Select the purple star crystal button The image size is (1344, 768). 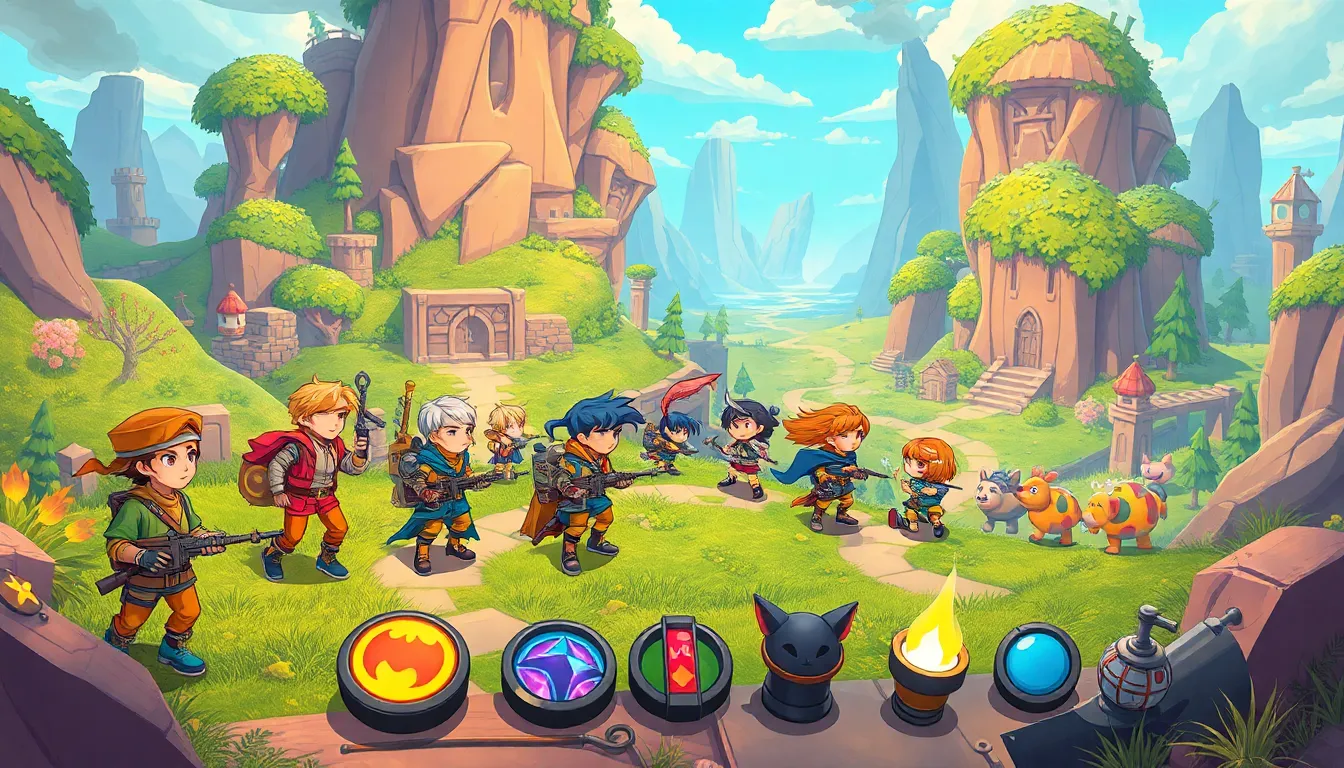[x=558, y=666]
